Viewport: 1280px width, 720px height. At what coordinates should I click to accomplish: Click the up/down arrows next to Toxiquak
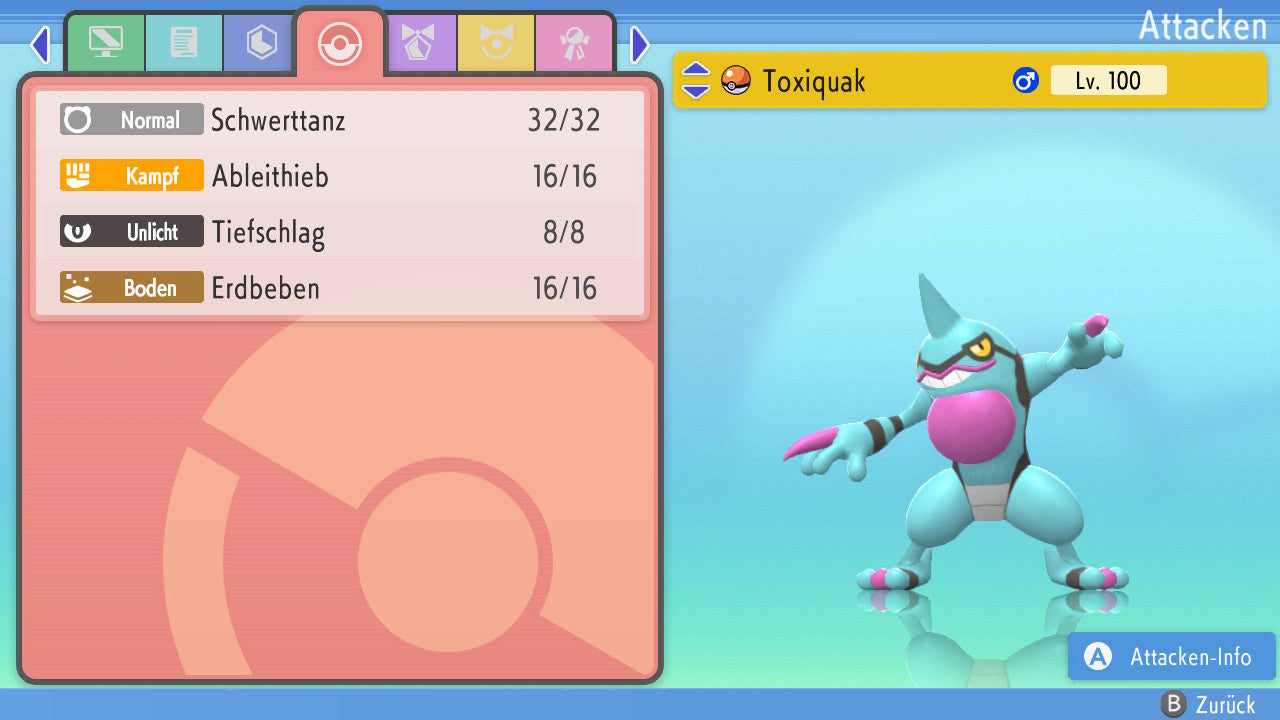point(696,80)
